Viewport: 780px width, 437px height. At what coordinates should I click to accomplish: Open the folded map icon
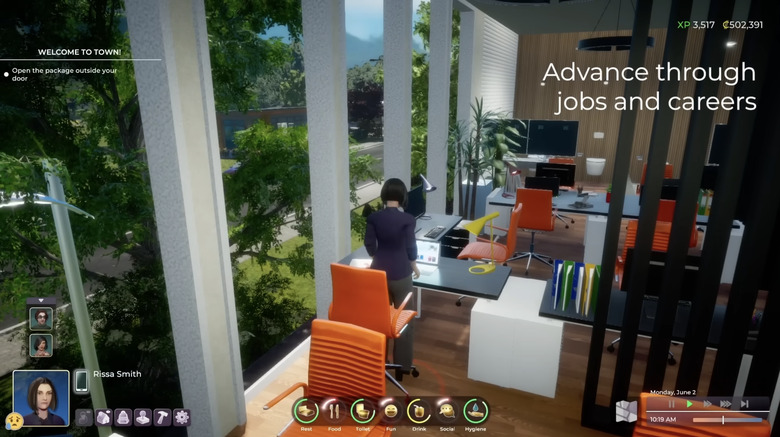pos(626,411)
